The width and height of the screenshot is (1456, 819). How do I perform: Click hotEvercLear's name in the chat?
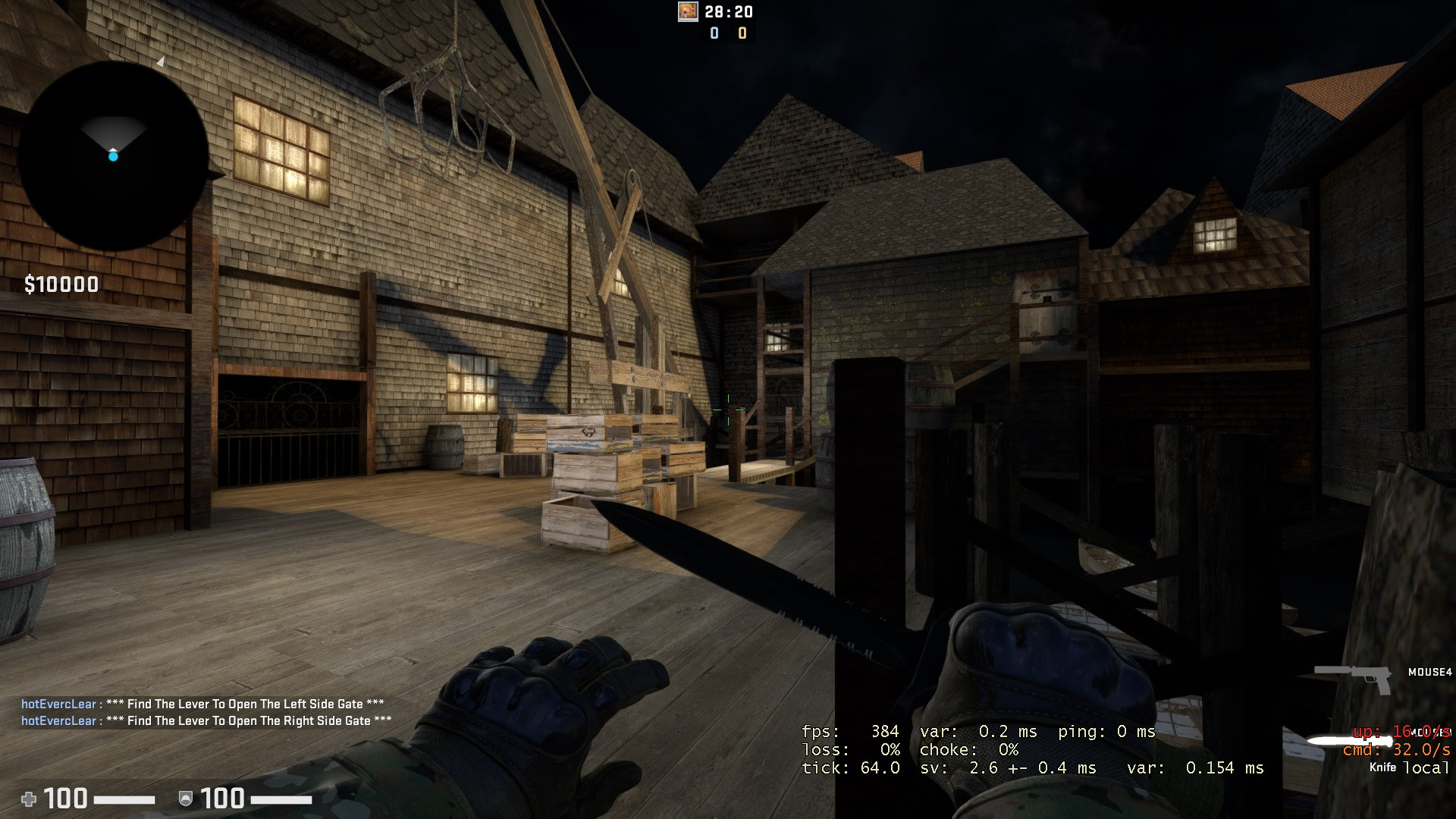point(57,704)
